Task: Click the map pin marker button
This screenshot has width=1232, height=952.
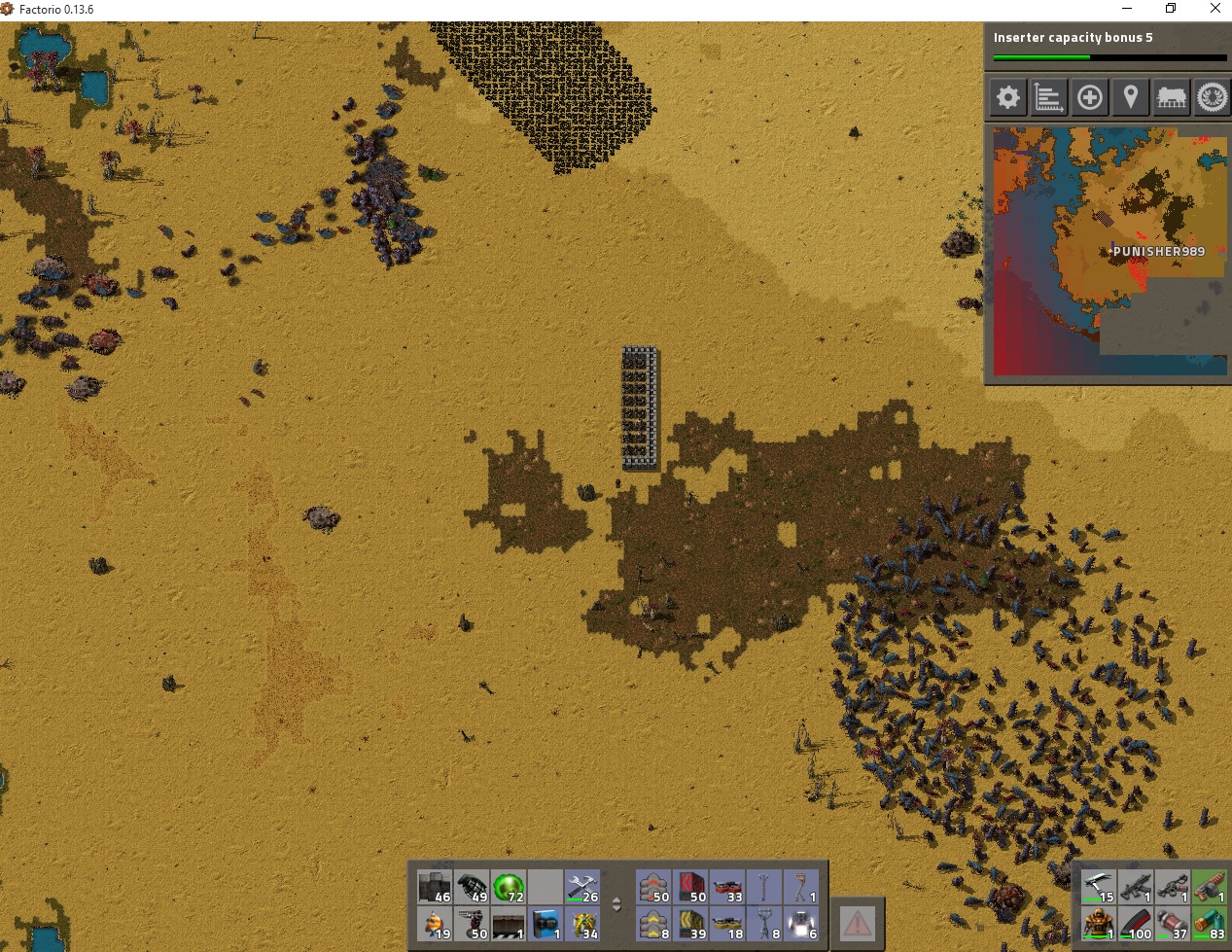Action: [x=1130, y=97]
